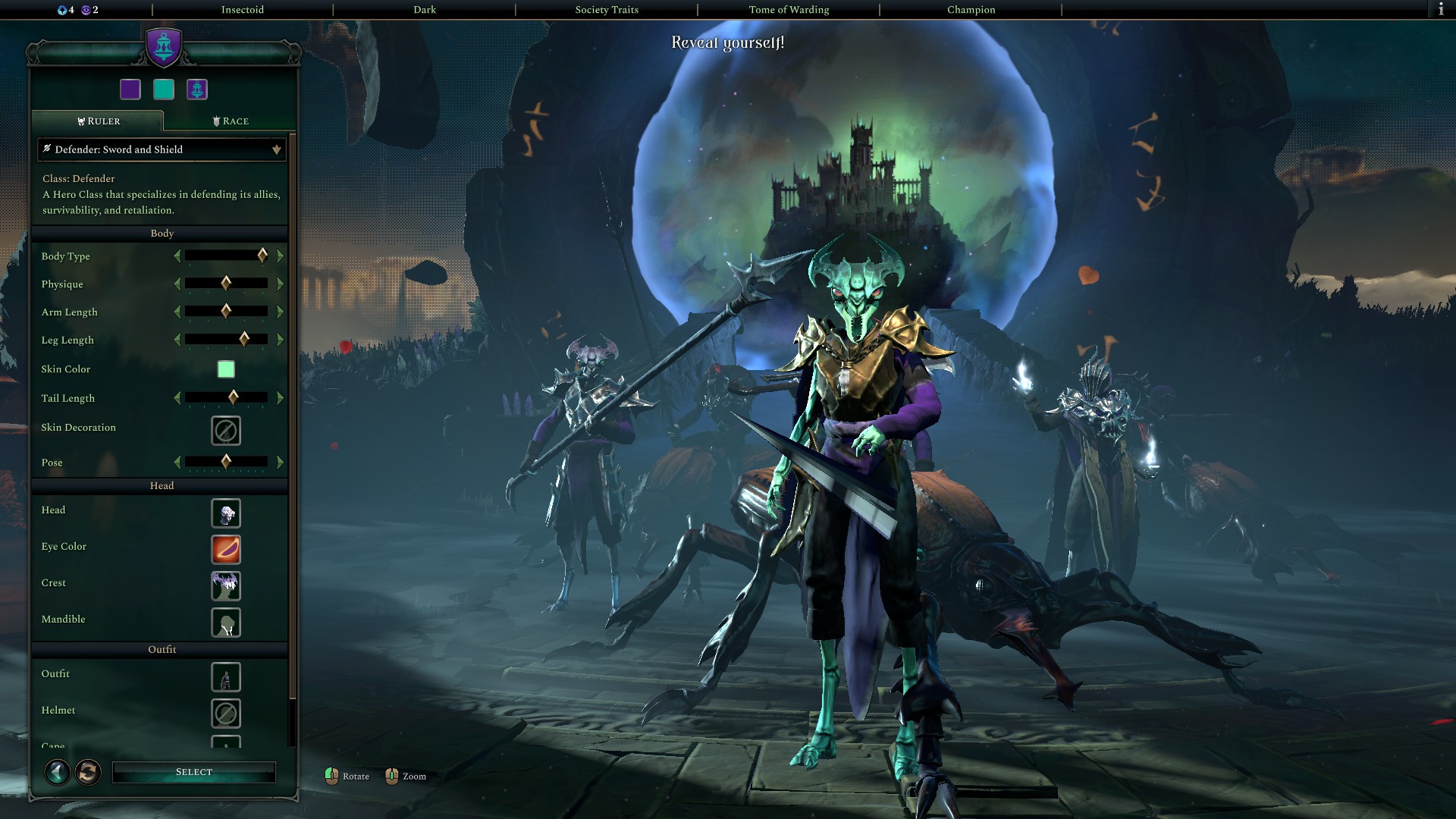Switch to the Race tab

(231, 121)
